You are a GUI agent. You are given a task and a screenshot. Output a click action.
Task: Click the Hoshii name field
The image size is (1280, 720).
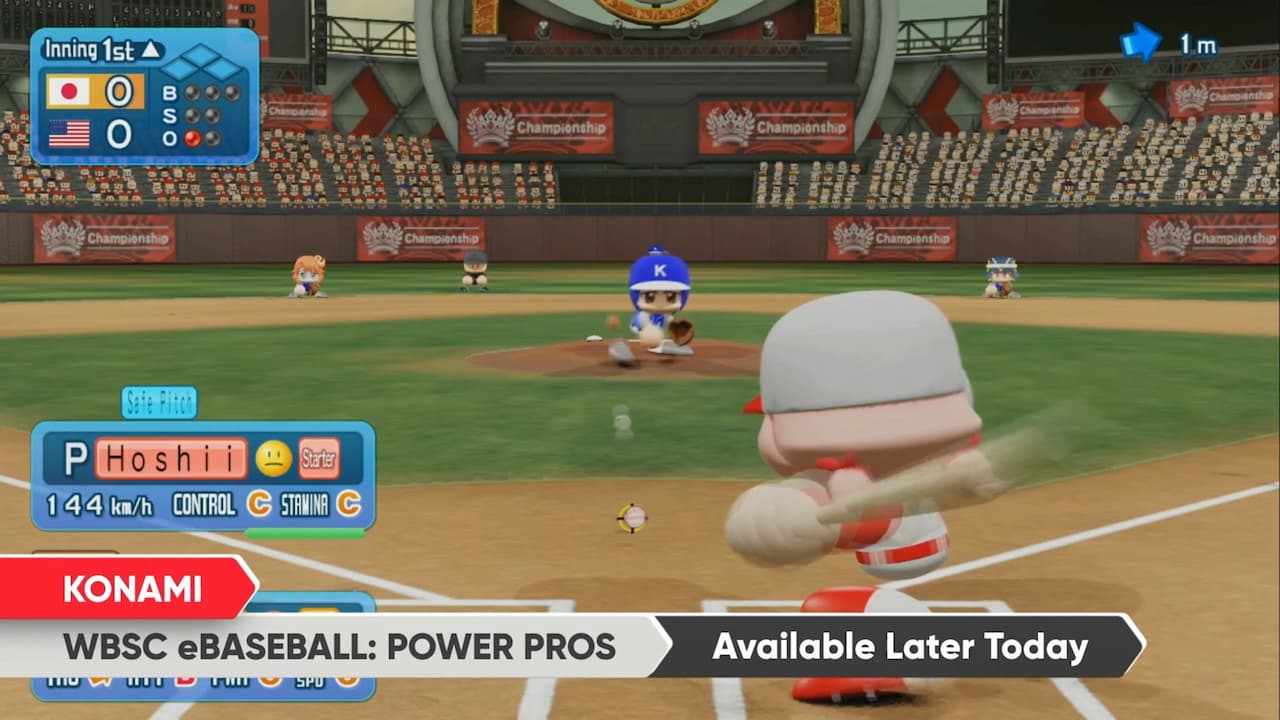169,458
